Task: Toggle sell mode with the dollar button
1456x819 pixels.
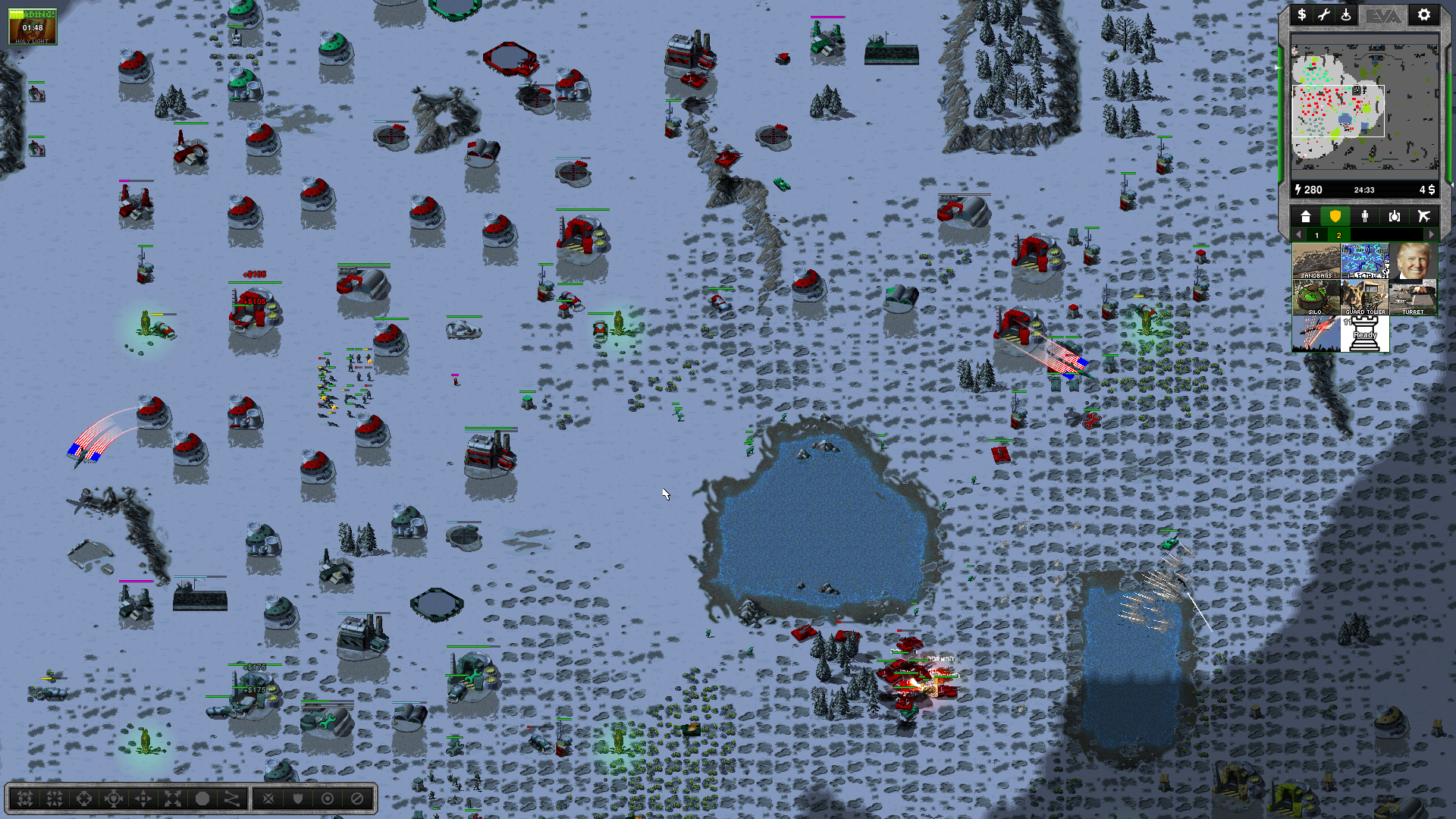Action: 1301,15
